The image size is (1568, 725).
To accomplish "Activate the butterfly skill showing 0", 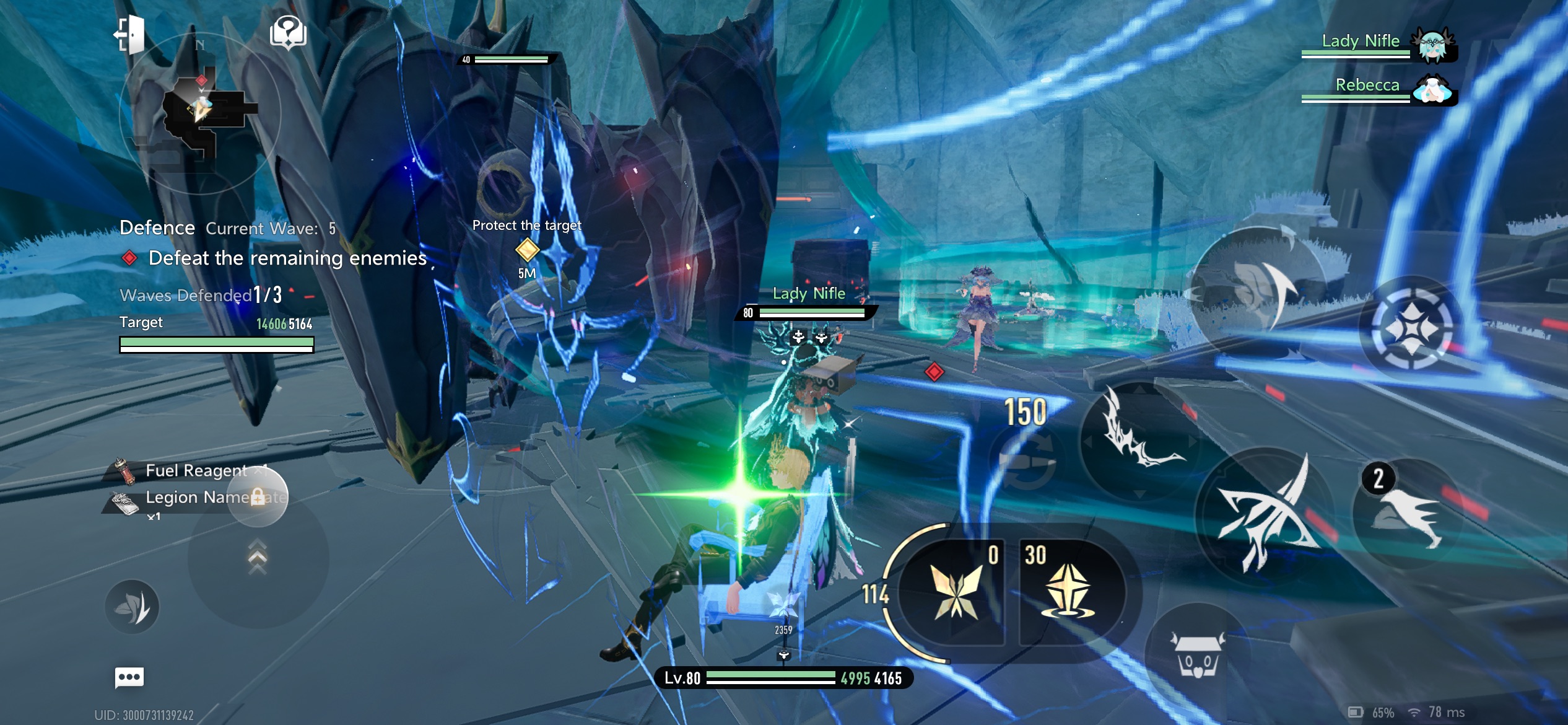I will tap(955, 591).
